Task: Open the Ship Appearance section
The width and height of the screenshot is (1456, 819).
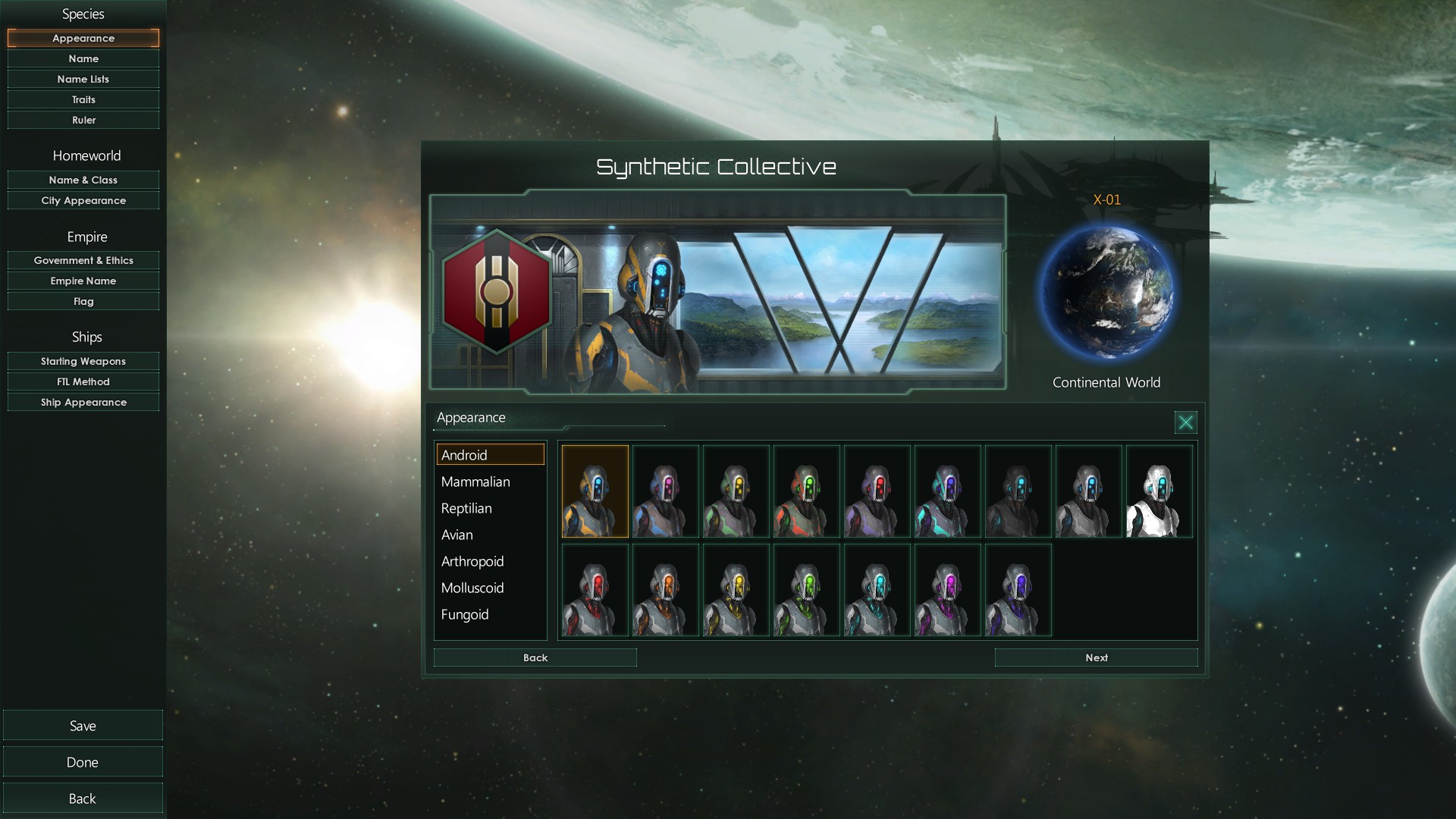Action: click(83, 402)
